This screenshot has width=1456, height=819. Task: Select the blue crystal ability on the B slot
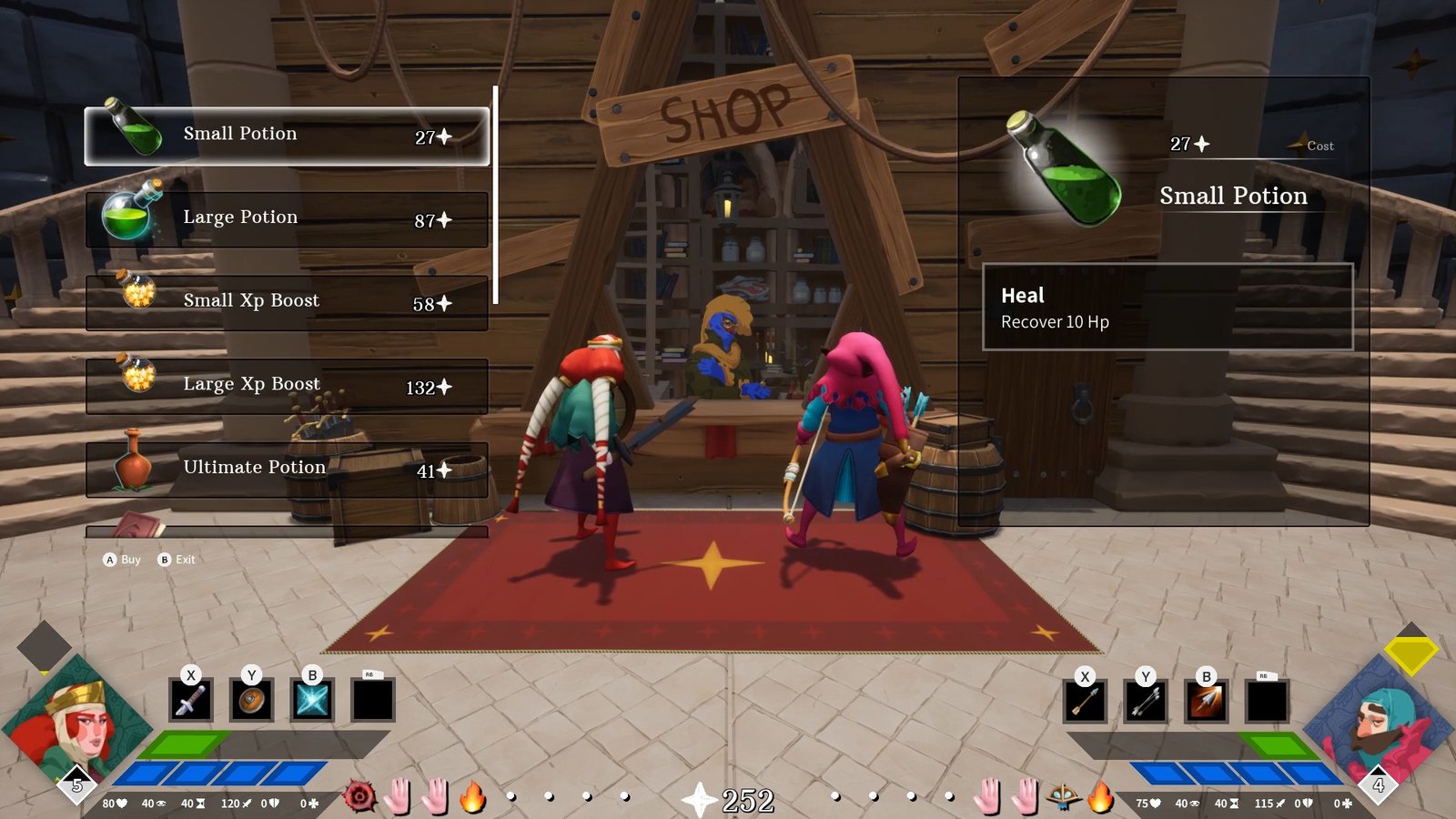tap(312, 699)
